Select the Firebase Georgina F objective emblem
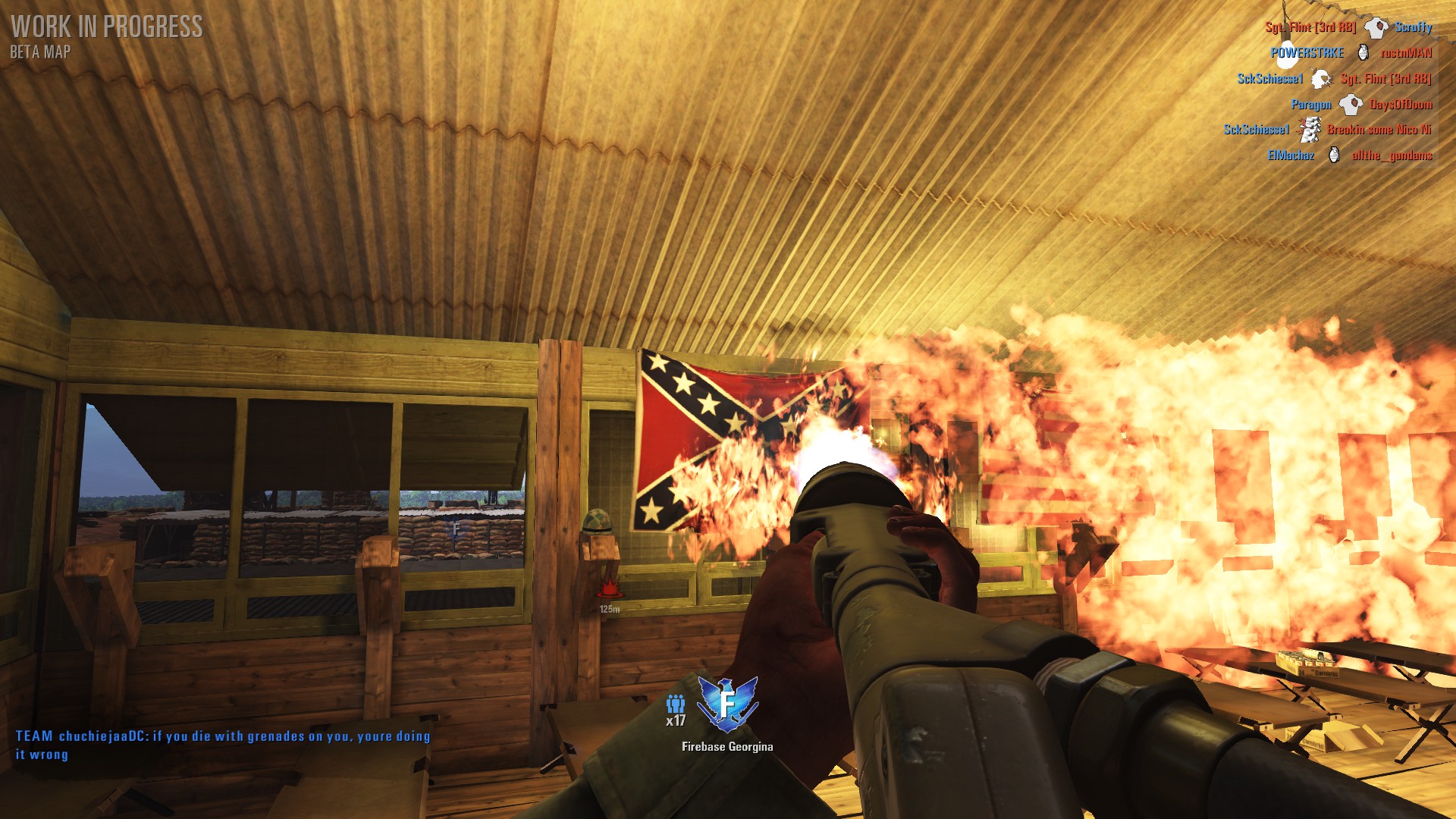Viewport: 1456px width, 819px height. (727, 703)
